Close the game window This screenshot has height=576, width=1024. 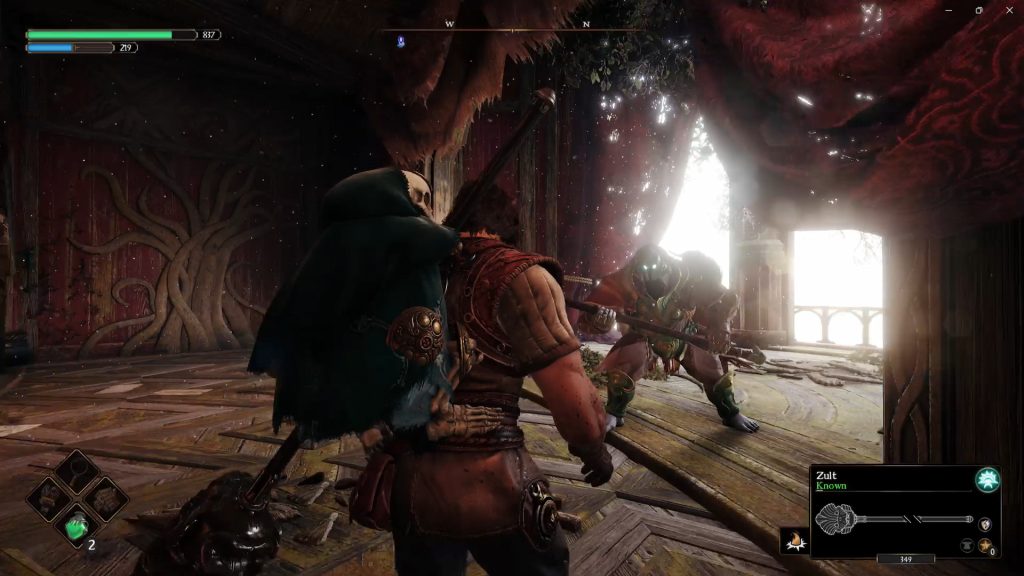click(x=1007, y=10)
